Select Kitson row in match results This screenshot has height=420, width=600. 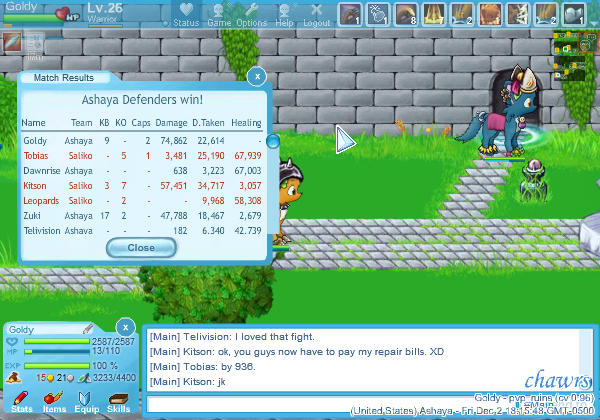click(x=140, y=186)
